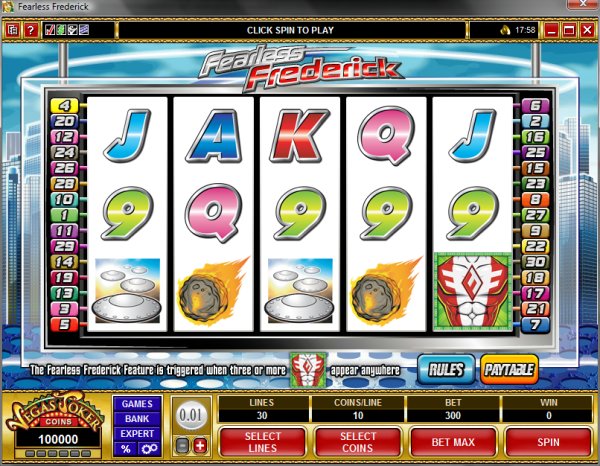
Task: Minimize the casino game window
Action: point(549,31)
